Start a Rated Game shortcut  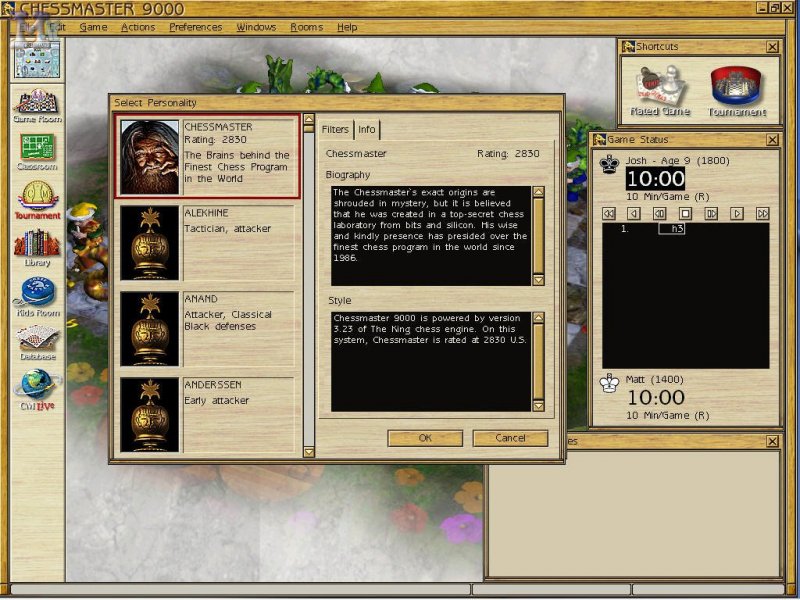pyautogui.click(x=660, y=91)
